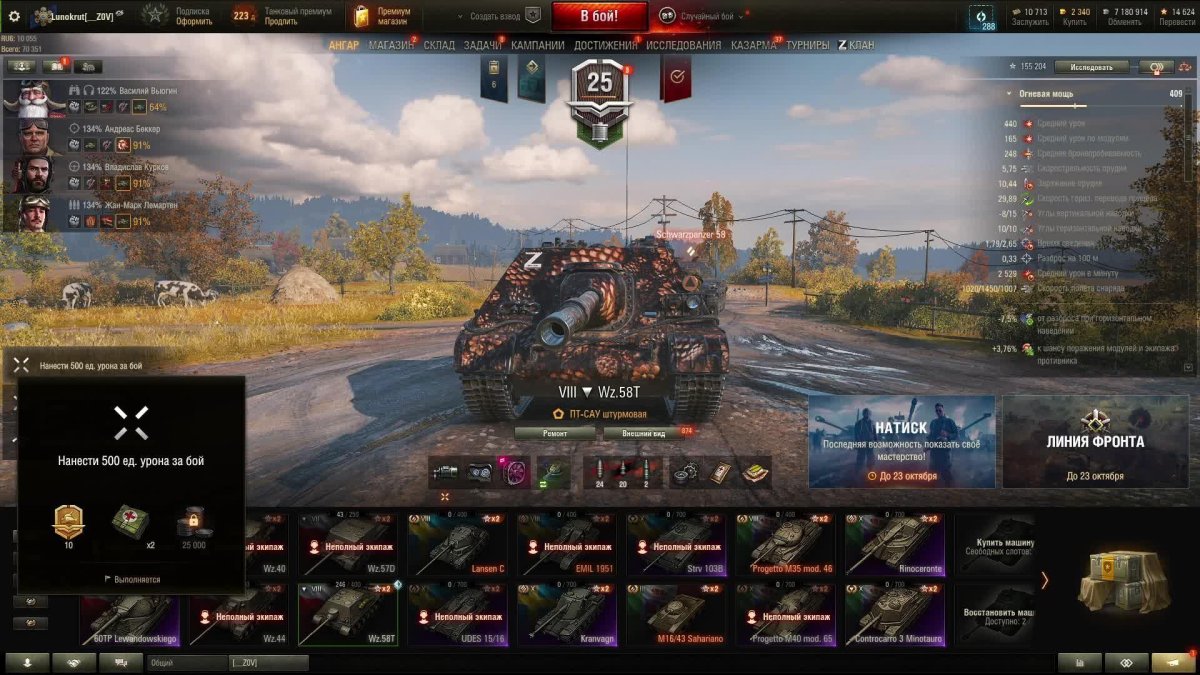Open the НАТИСК event banner
This screenshot has width=1200, height=675.
901,441
